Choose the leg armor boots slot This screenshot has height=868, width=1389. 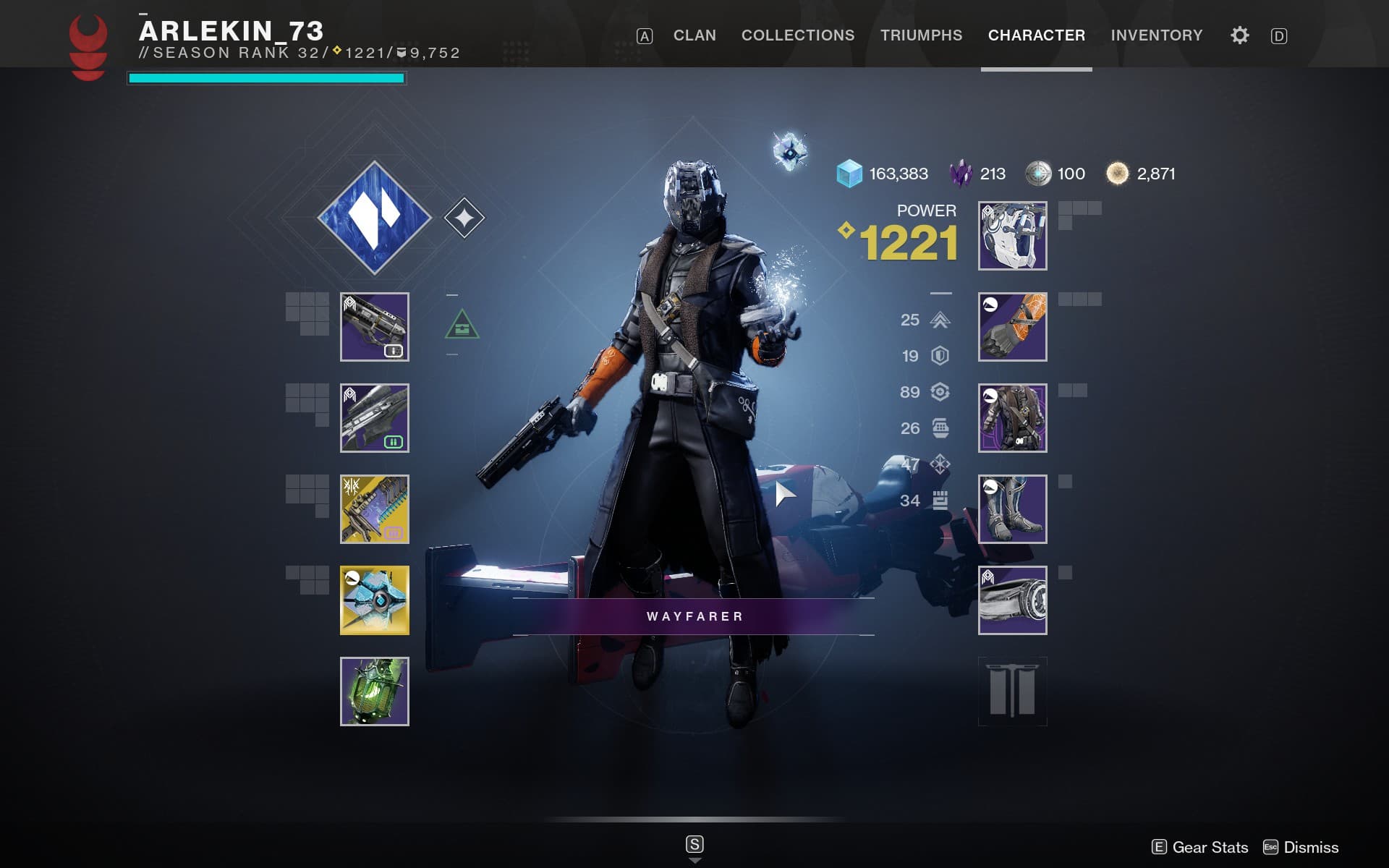[1012, 509]
